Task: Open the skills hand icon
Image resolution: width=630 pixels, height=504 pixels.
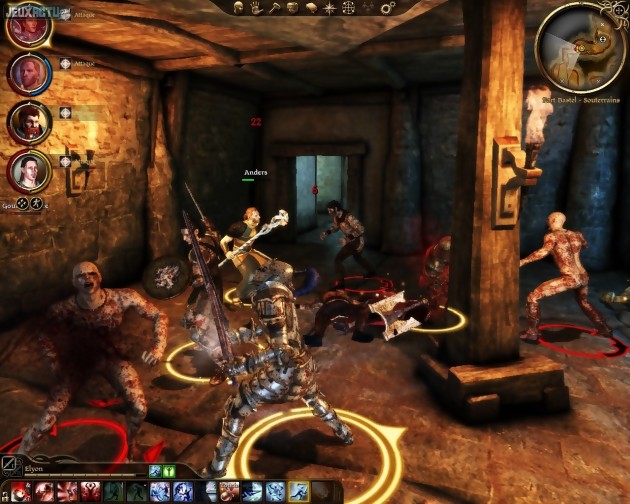Action: [x=257, y=7]
